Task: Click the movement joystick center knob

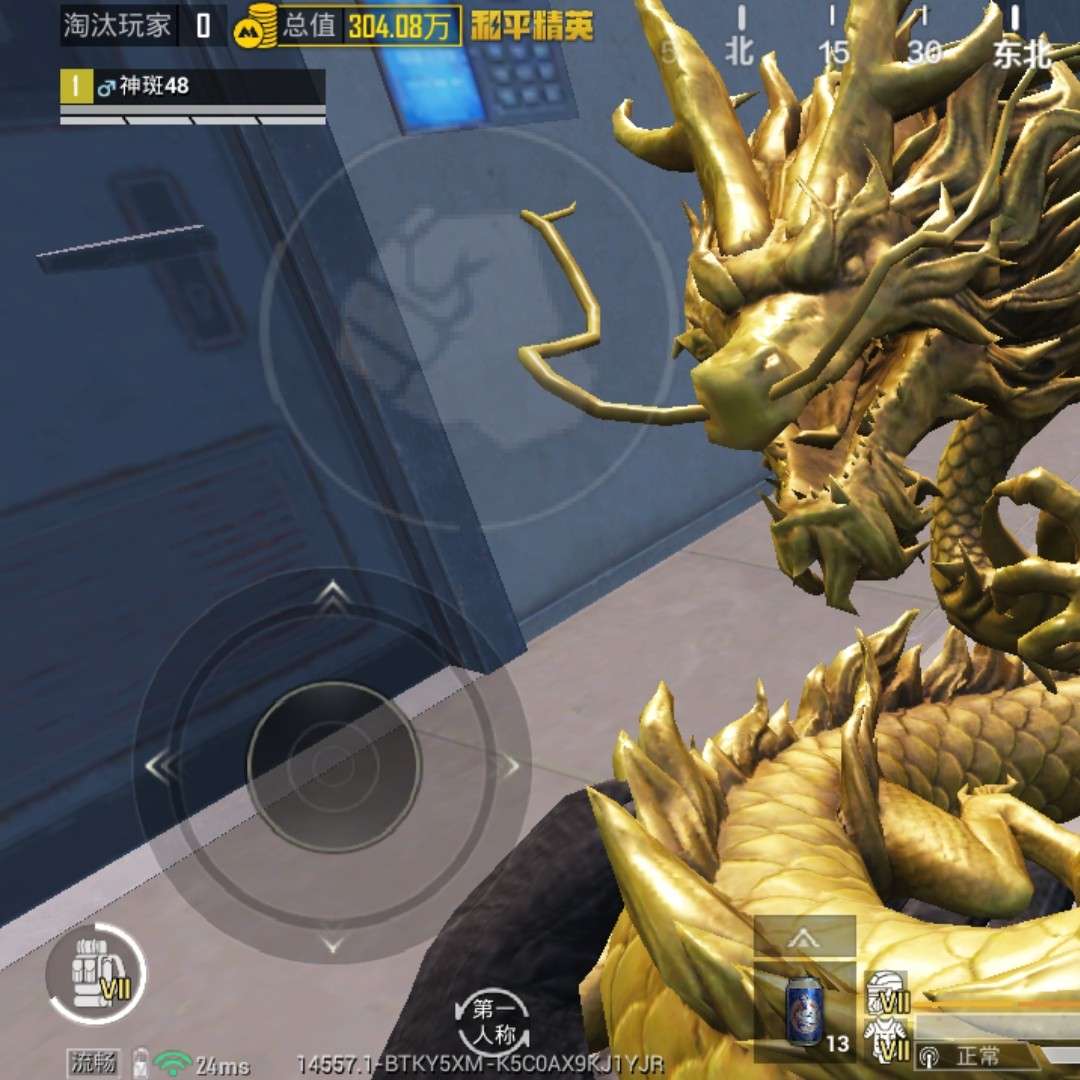Action: 334,766
